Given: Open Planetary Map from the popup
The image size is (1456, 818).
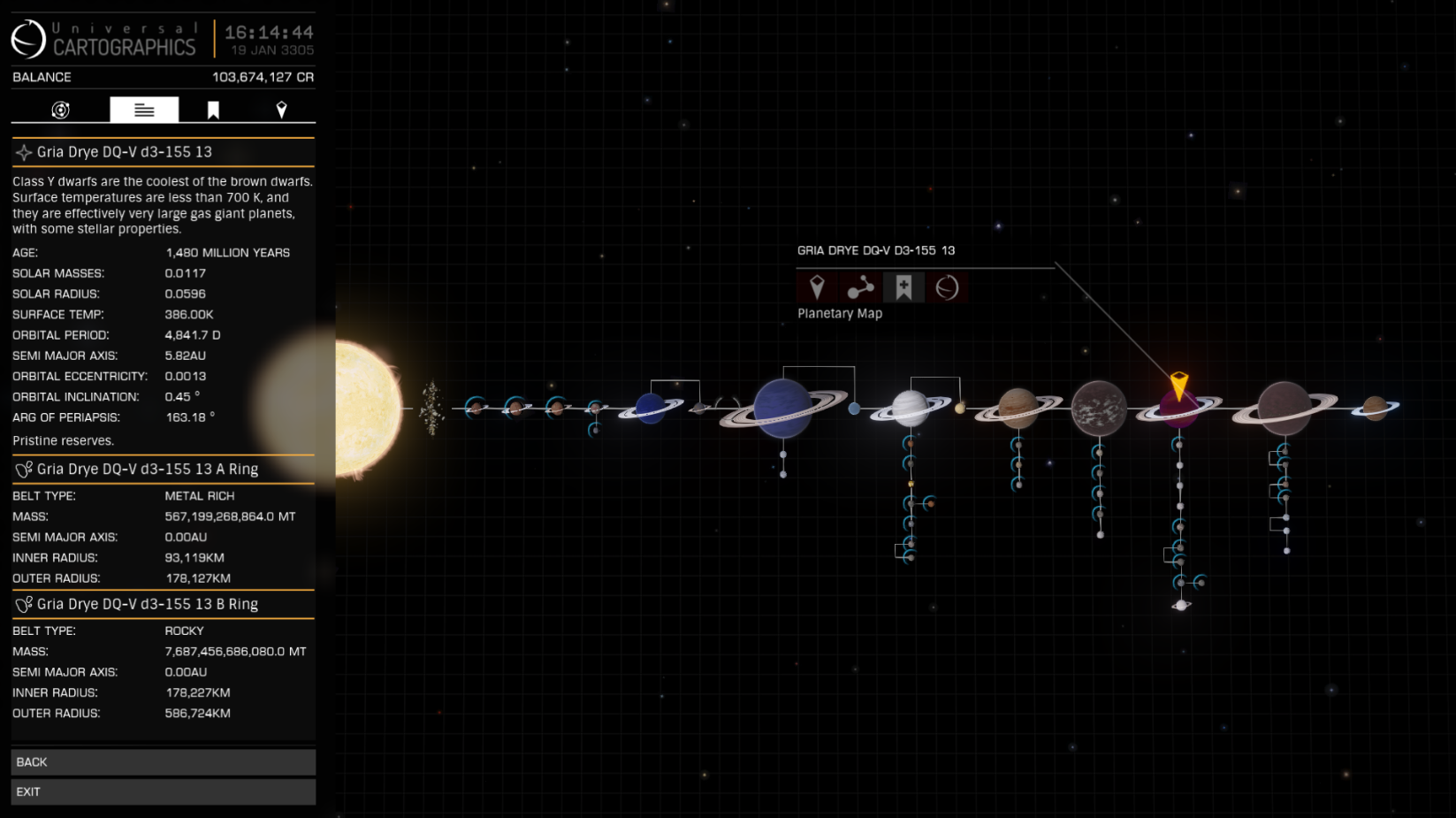Looking at the screenshot, I should click(817, 287).
